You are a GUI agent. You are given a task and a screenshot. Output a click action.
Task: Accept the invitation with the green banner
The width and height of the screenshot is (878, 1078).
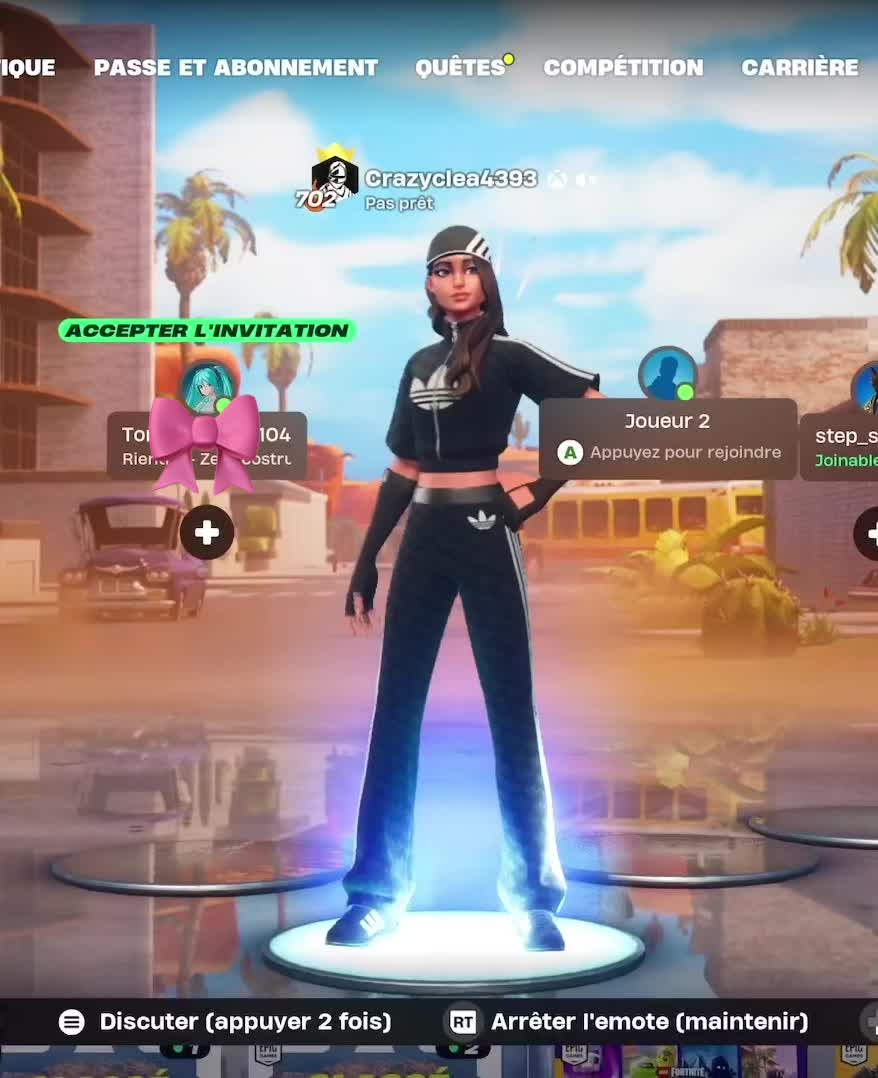pos(207,330)
